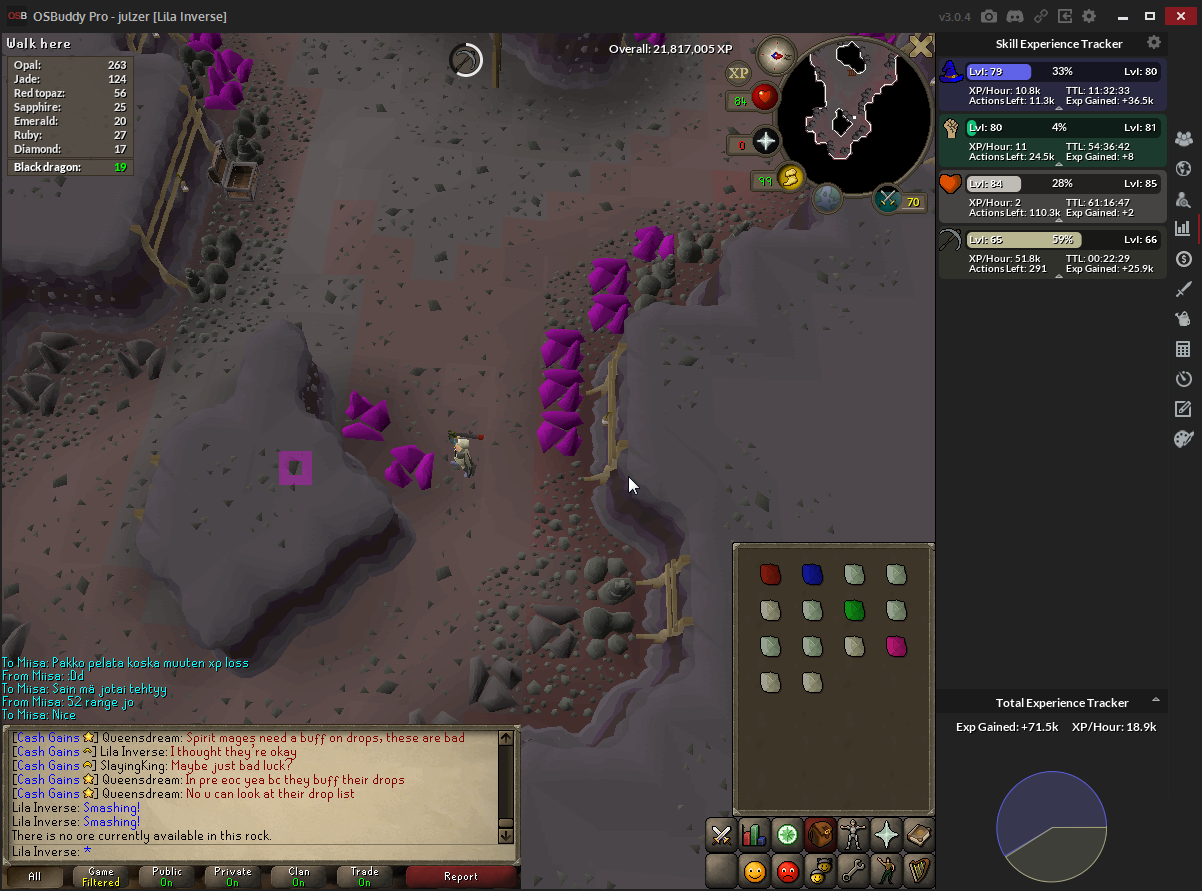Click the Report button

460,877
